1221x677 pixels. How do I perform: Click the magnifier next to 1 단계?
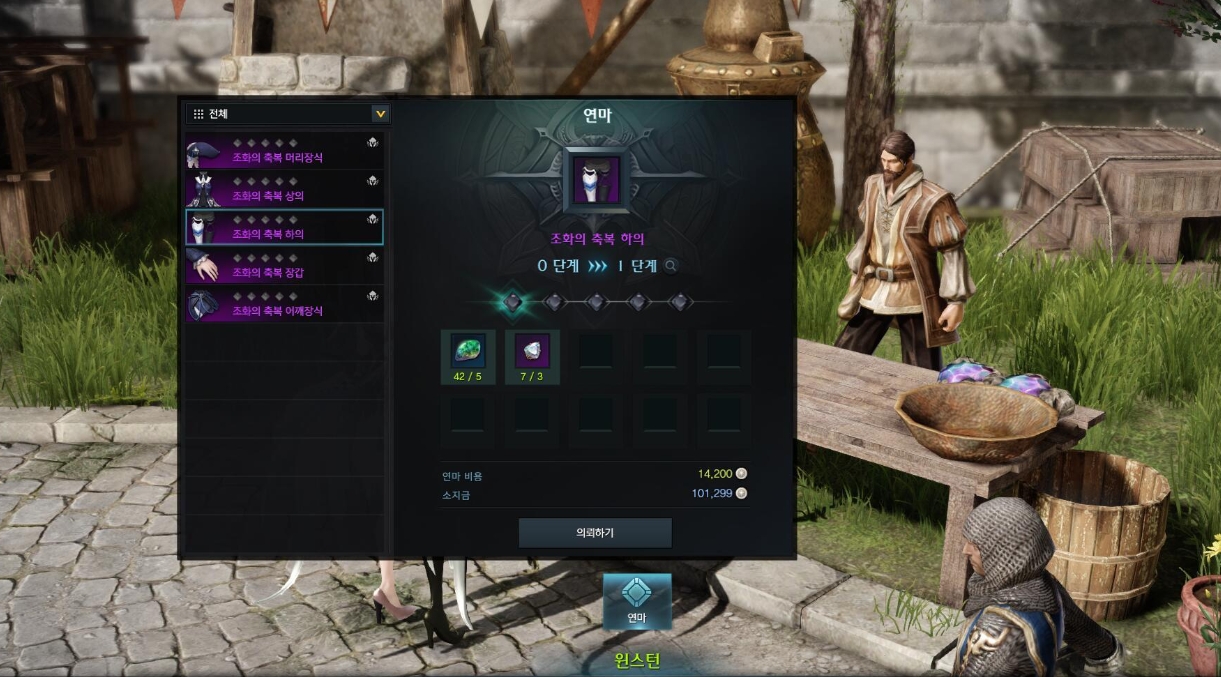point(671,266)
